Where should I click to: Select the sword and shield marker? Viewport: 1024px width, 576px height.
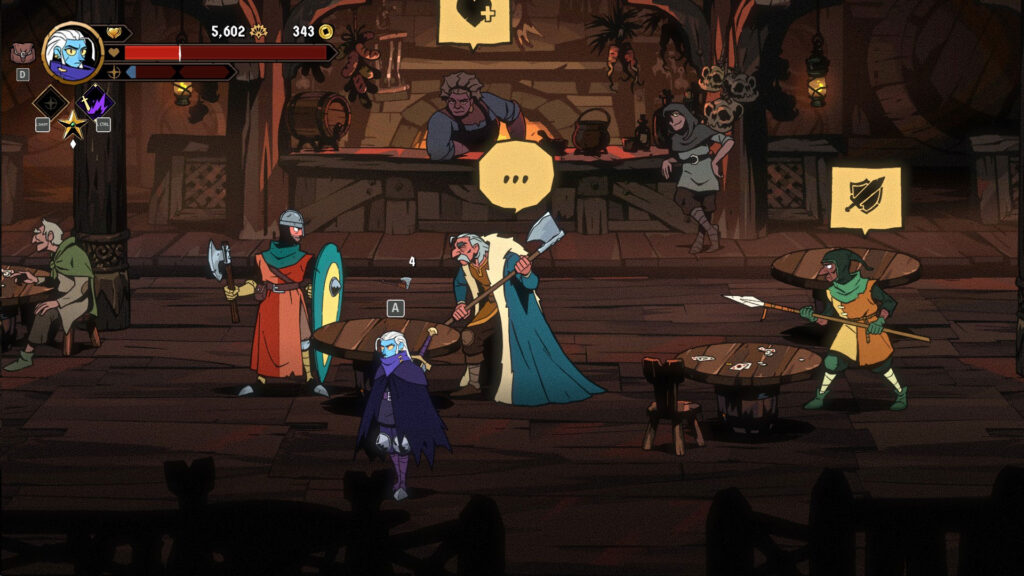click(865, 196)
